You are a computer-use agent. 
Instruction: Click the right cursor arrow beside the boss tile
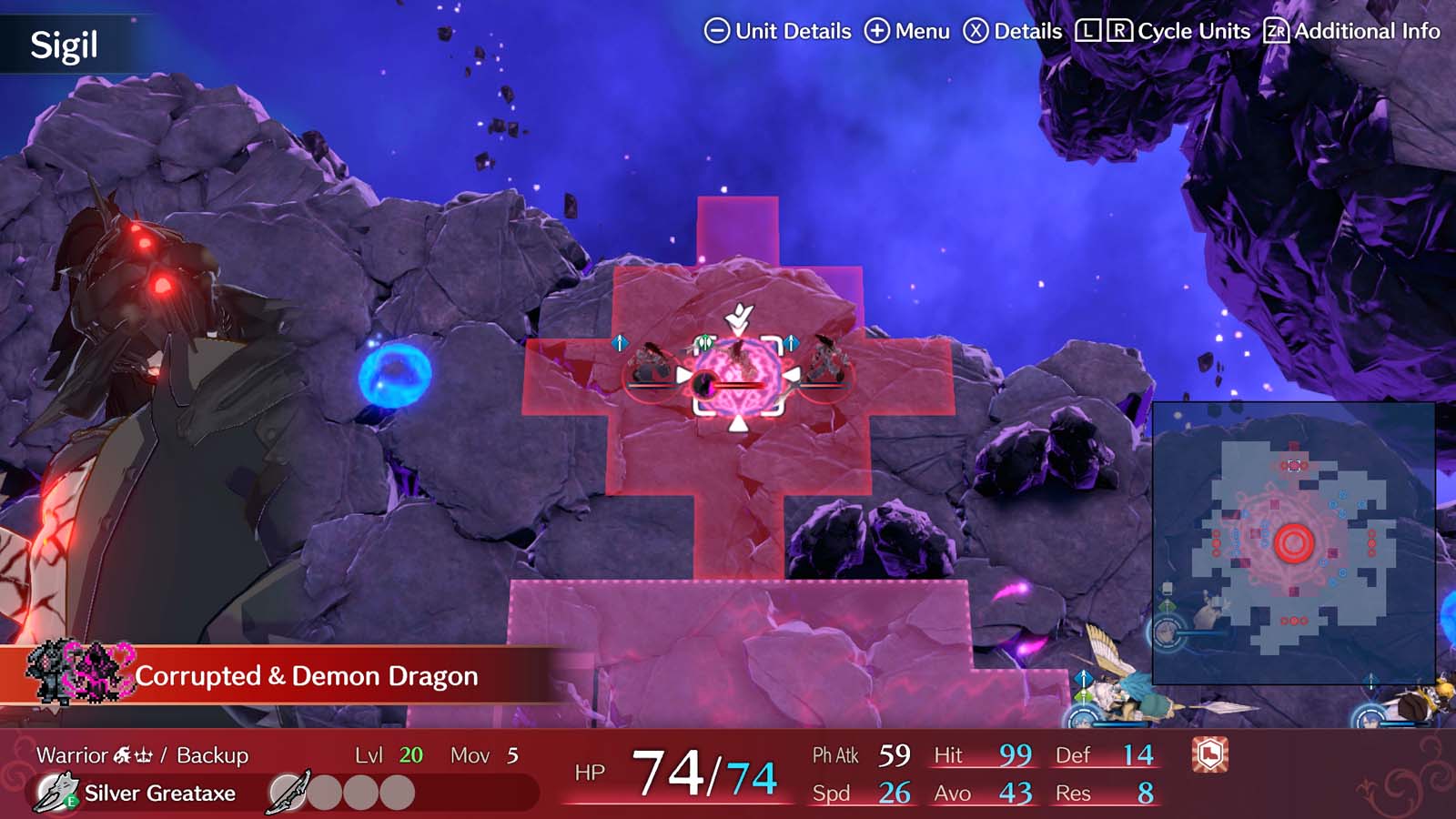[791, 375]
